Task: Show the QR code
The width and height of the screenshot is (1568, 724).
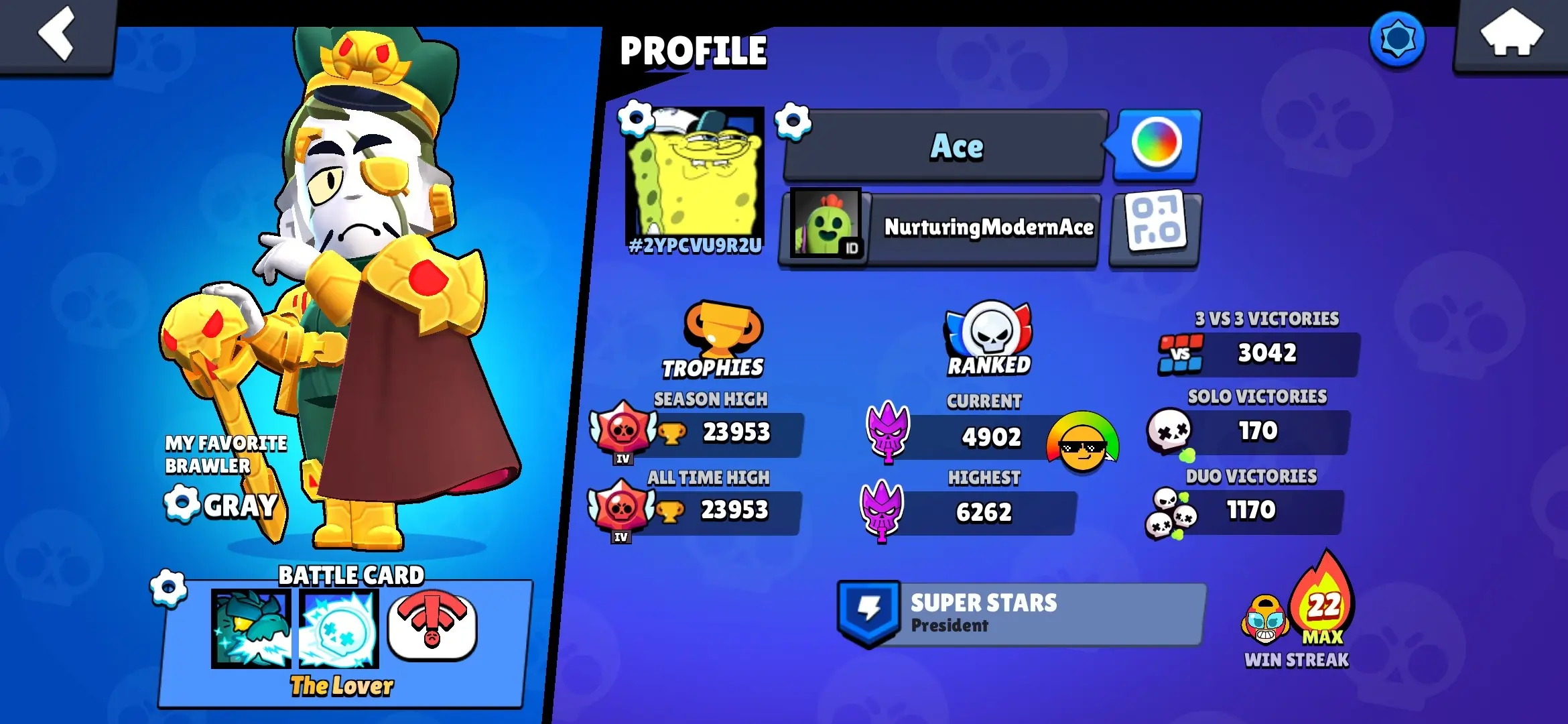Action: point(1156,228)
